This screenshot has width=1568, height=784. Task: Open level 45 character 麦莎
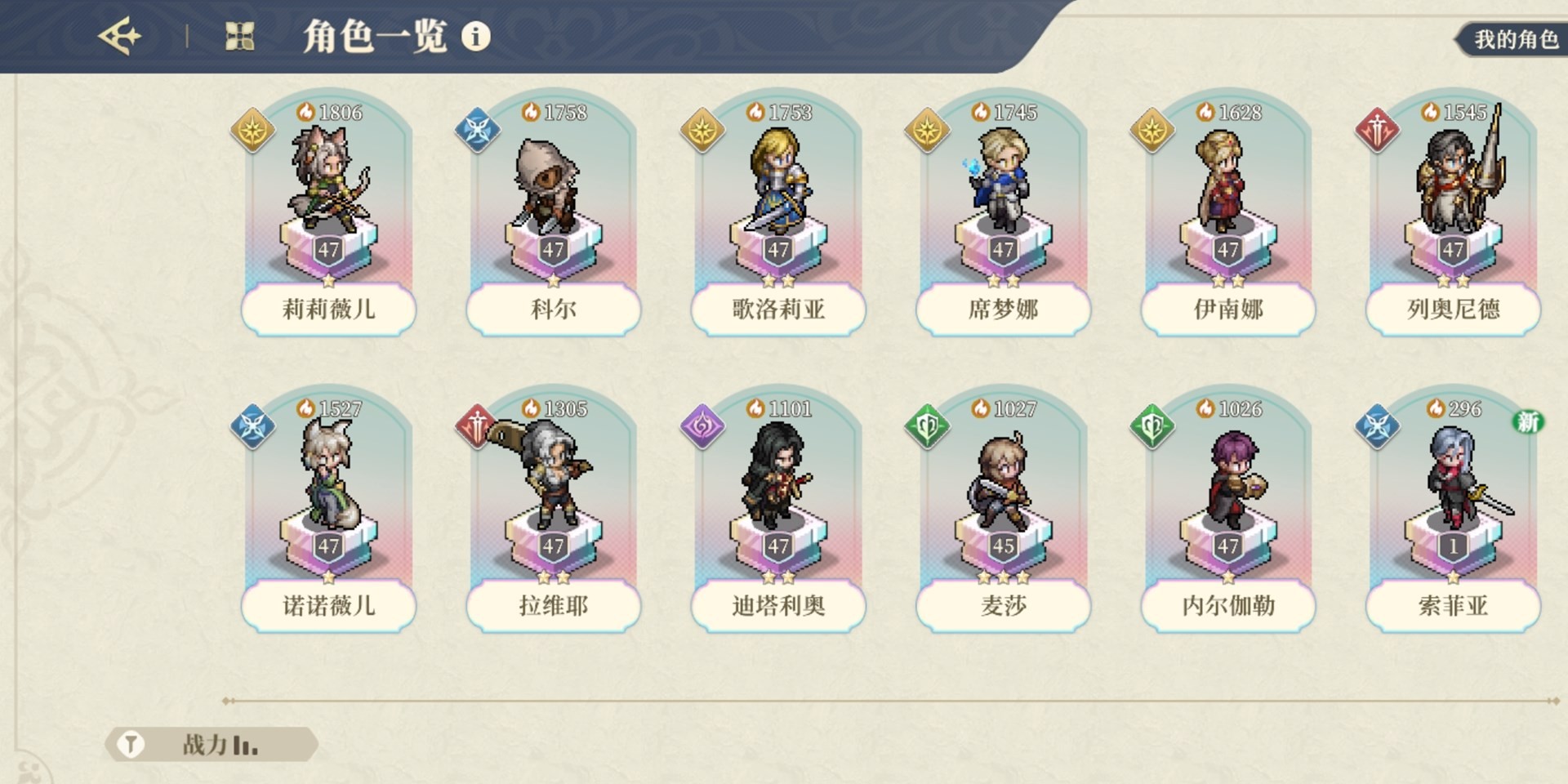point(1003,509)
